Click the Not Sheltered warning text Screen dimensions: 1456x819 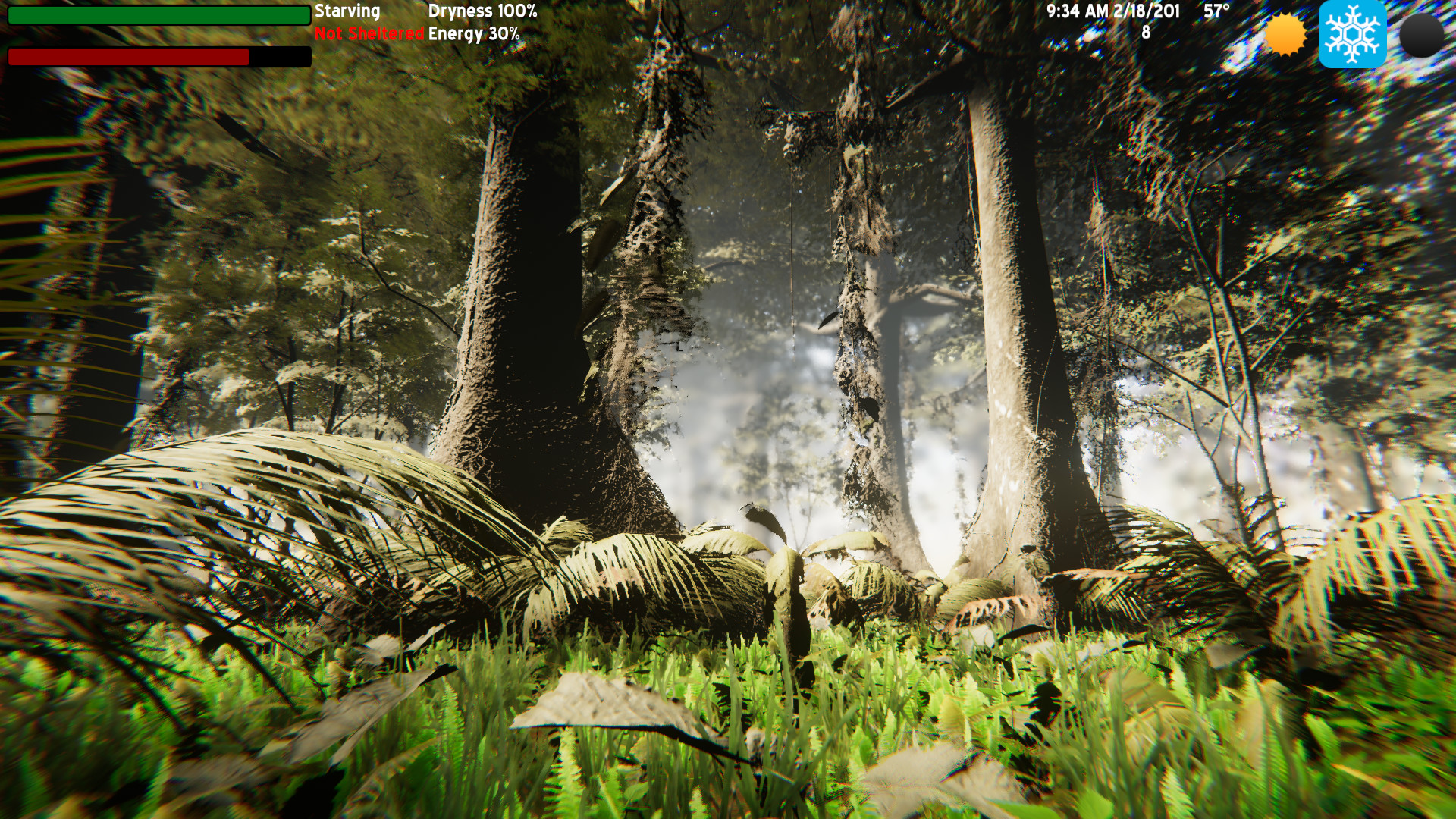click(x=369, y=33)
